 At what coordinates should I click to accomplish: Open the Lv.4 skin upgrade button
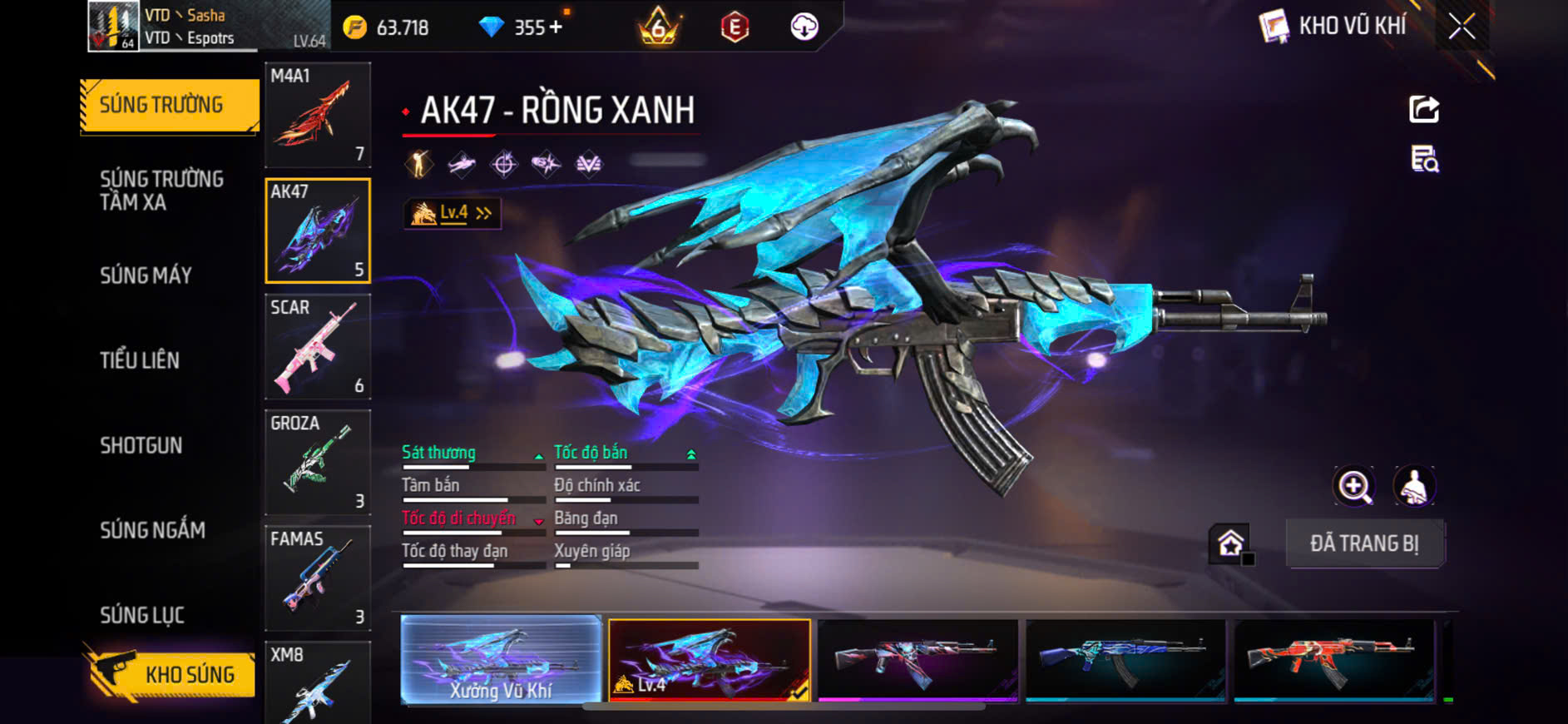[x=452, y=214]
